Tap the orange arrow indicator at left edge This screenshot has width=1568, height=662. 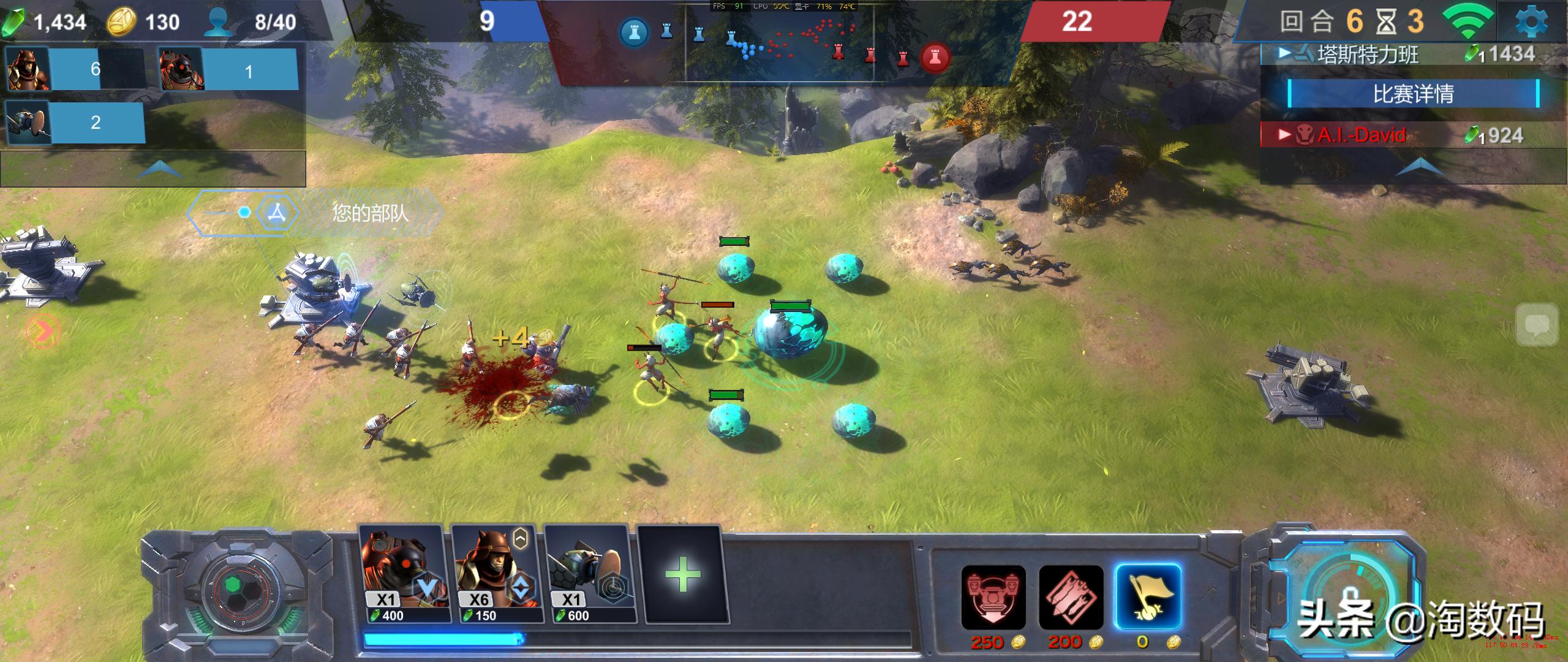click(43, 331)
